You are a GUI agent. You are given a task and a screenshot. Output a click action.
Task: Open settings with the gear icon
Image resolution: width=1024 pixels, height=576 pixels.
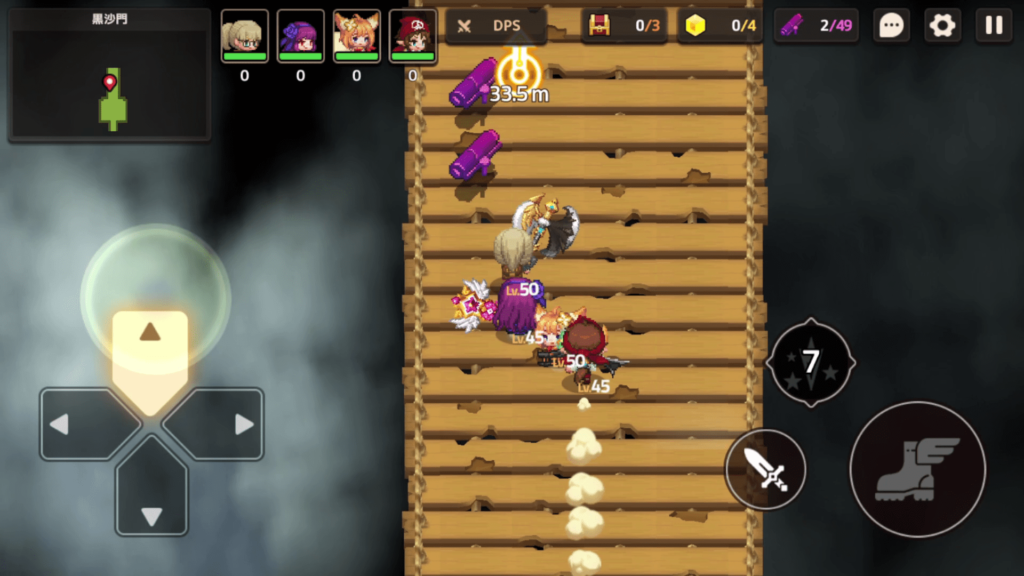tap(942, 26)
